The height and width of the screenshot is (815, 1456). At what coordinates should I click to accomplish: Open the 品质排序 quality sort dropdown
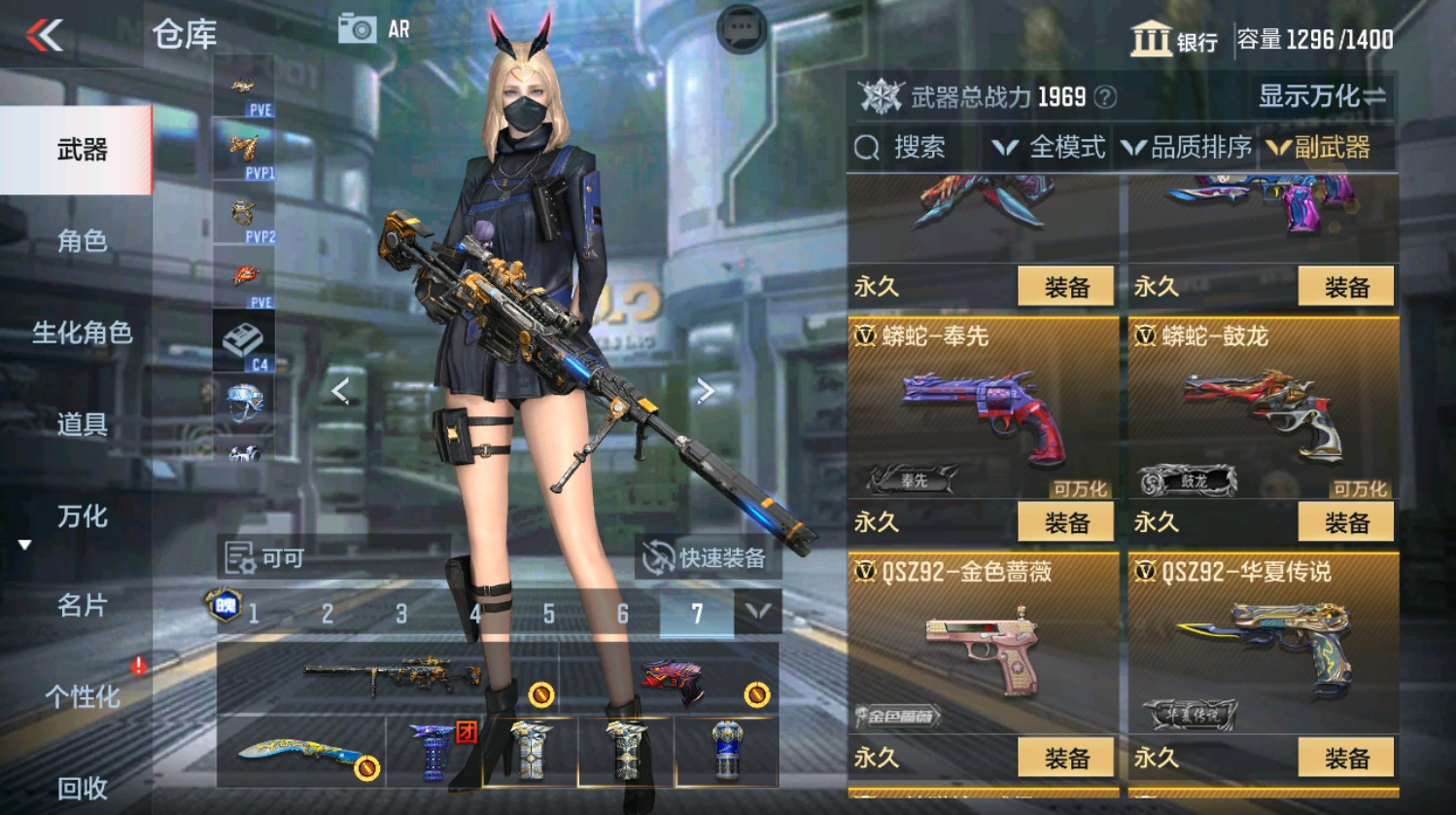pos(1197,148)
